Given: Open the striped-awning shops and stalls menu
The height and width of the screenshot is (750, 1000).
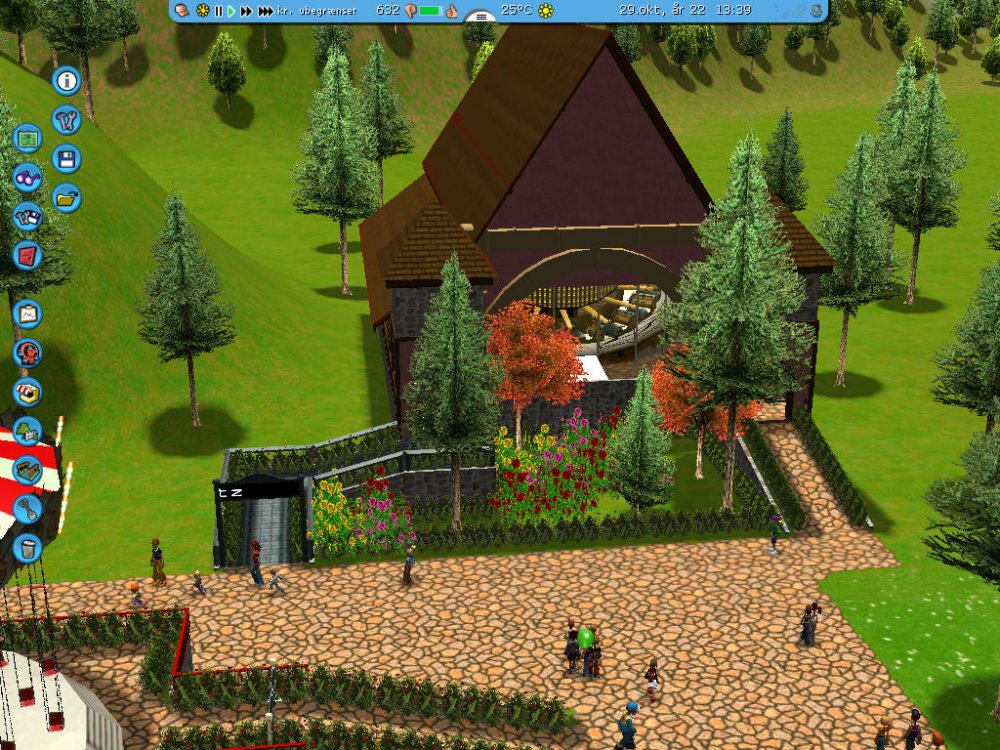Looking at the screenshot, I should point(28,391).
